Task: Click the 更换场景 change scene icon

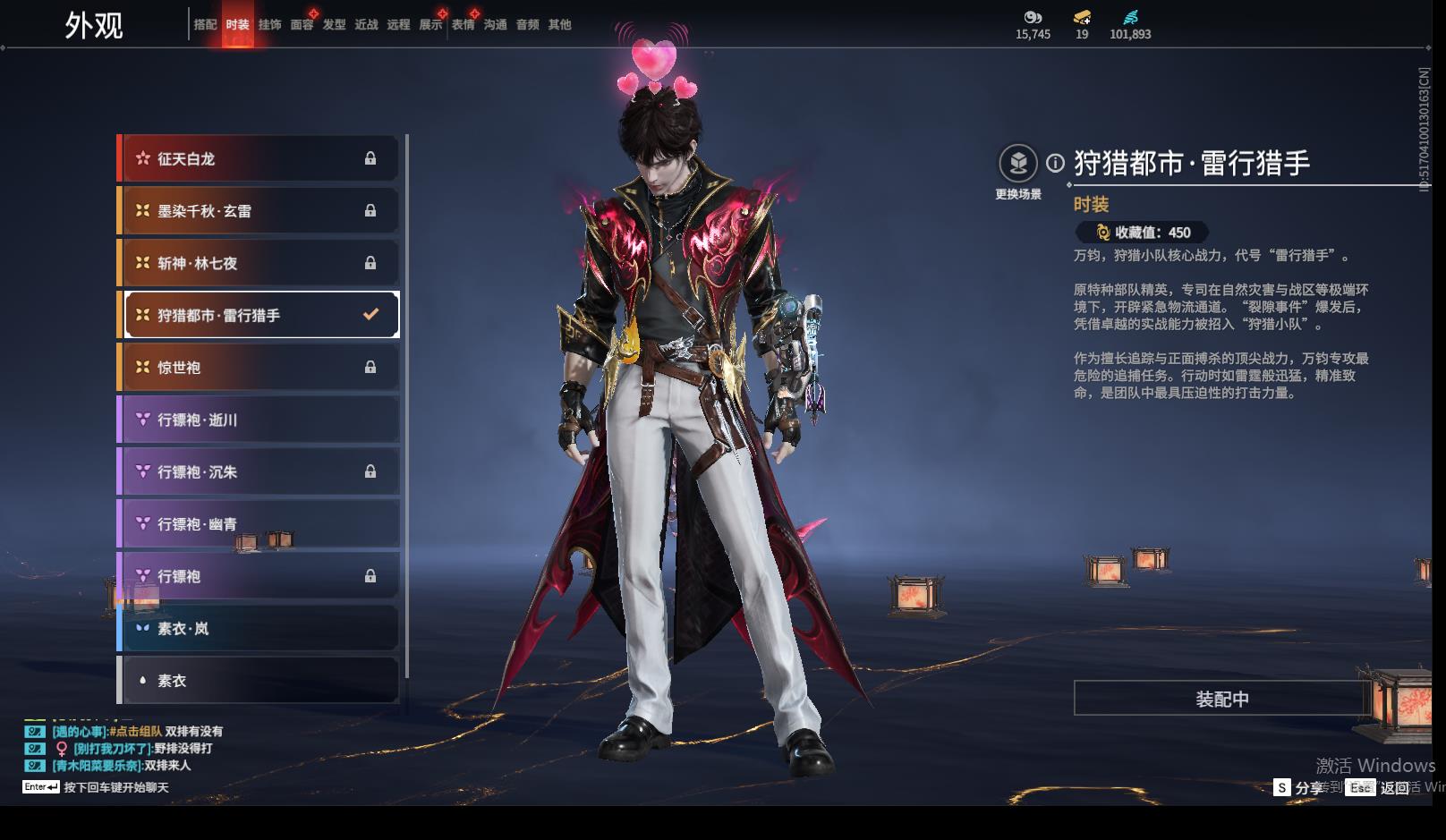Action: click(1018, 164)
